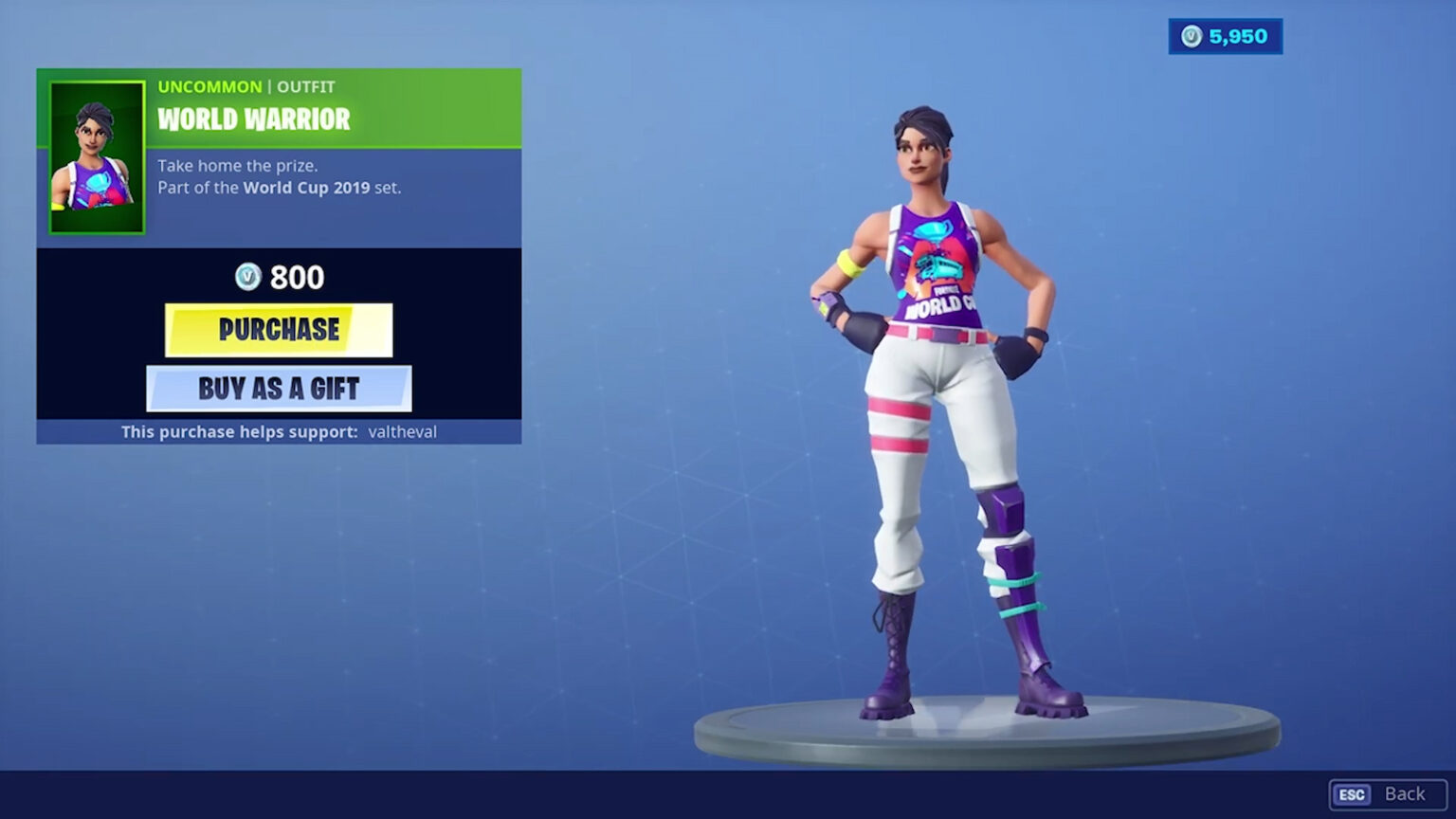This screenshot has width=1456, height=819.
Task: Click BUY AS A GIFT
Action: coord(278,388)
